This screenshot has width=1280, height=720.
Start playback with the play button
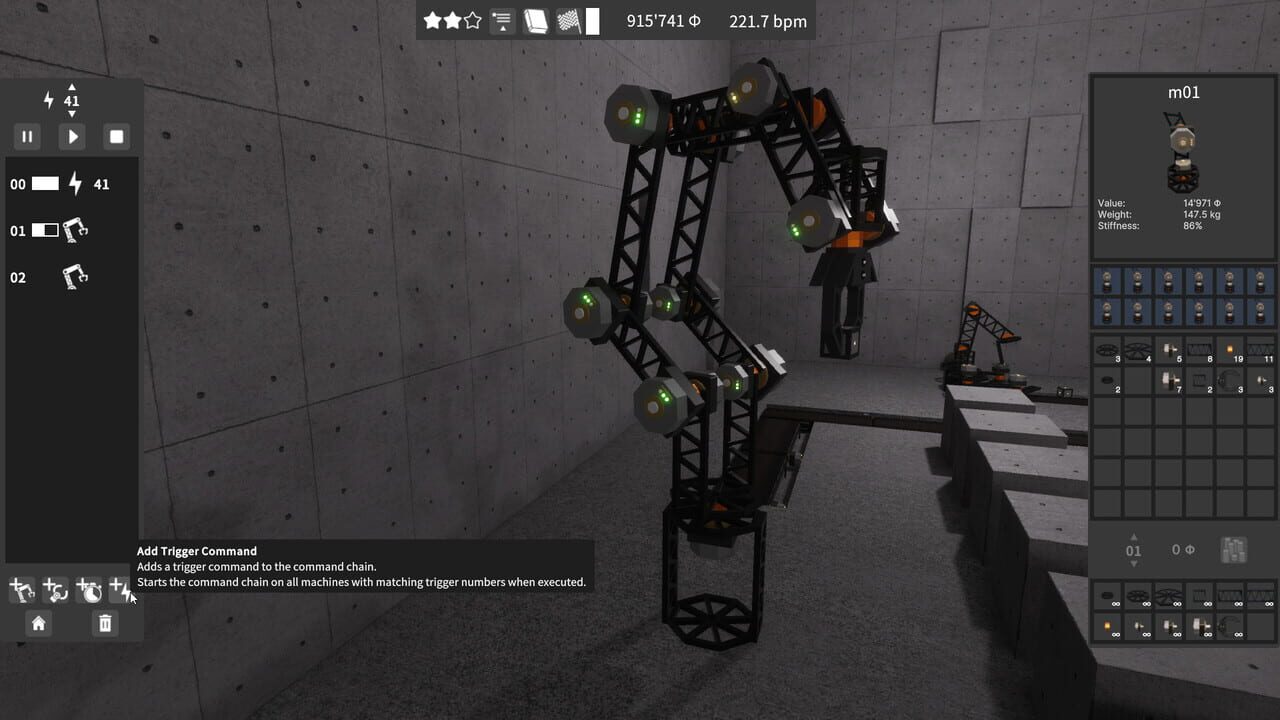point(71,136)
